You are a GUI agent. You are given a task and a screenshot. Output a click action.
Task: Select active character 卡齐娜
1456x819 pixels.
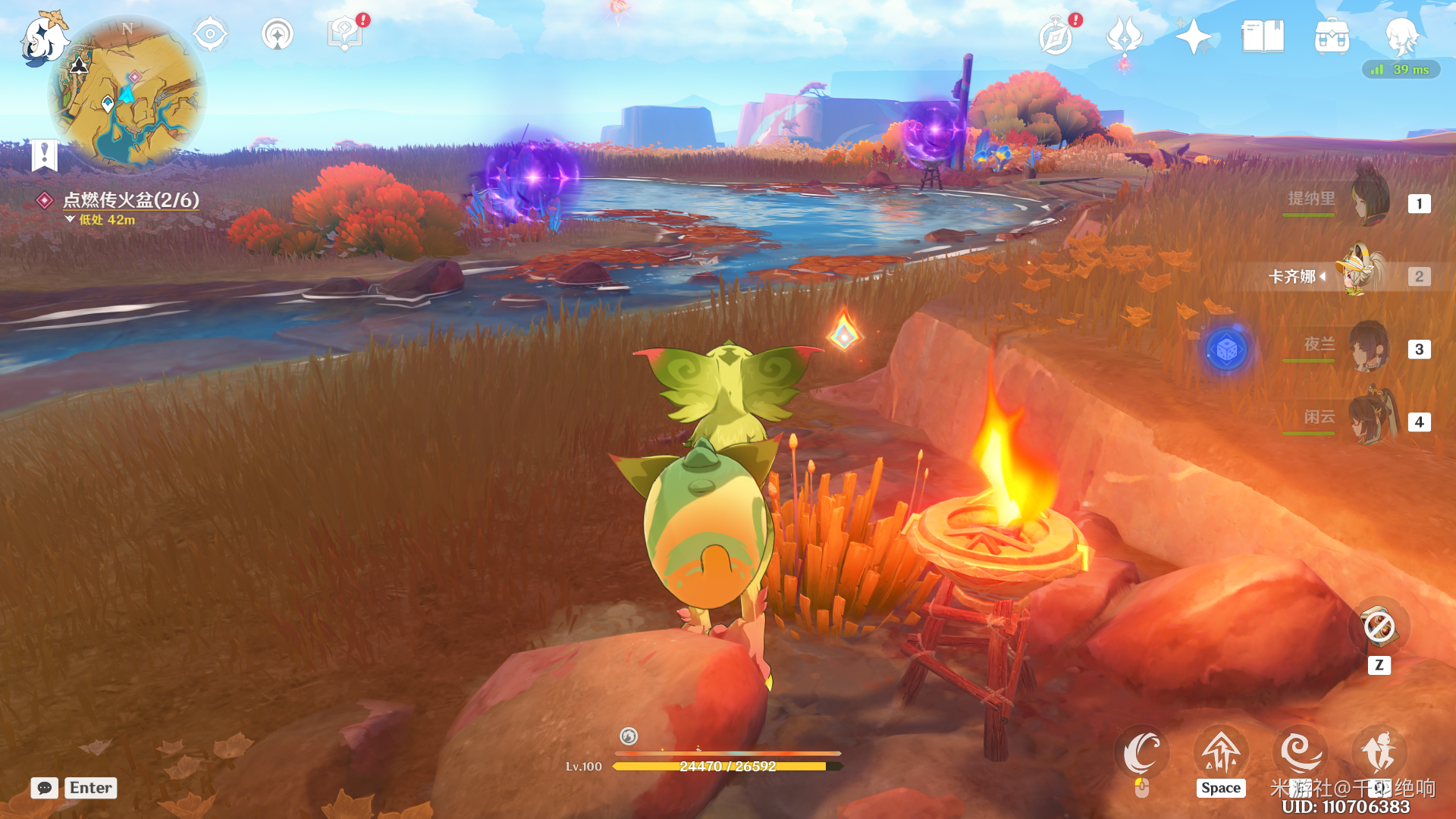1363,275
